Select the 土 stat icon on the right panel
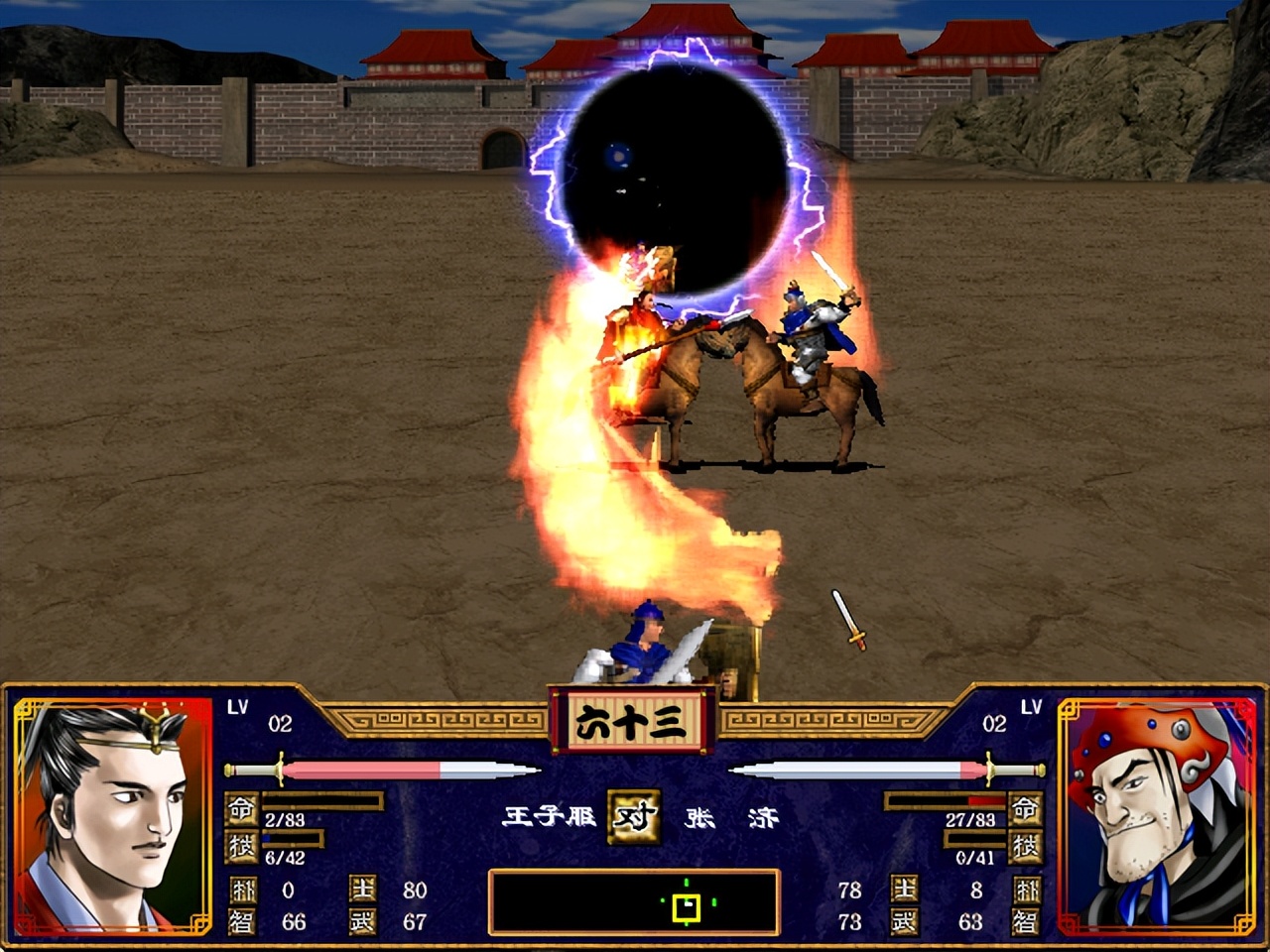The height and width of the screenshot is (952, 1270). (904, 889)
